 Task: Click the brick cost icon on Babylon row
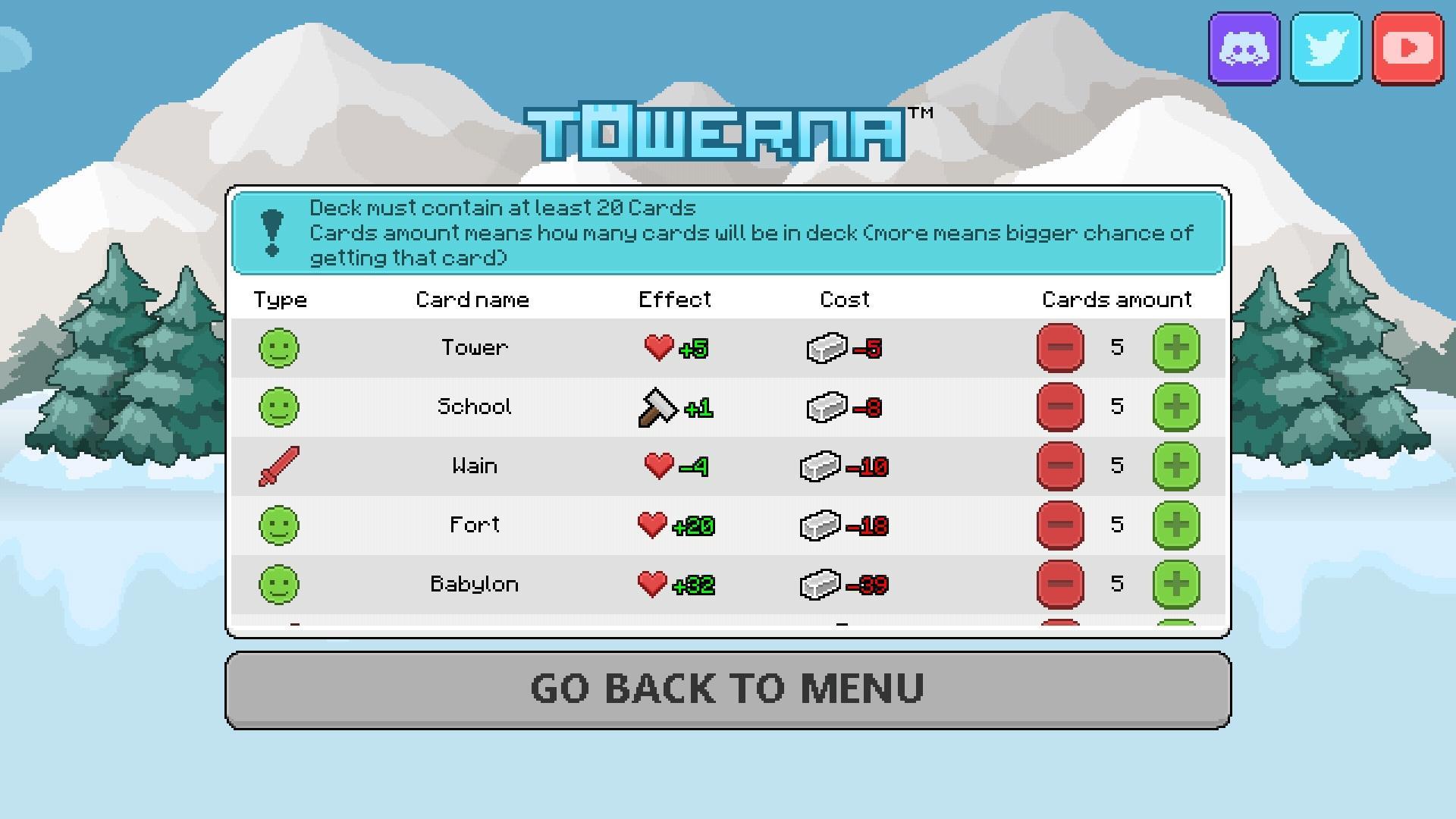pyautogui.click(x=826, y=584)
